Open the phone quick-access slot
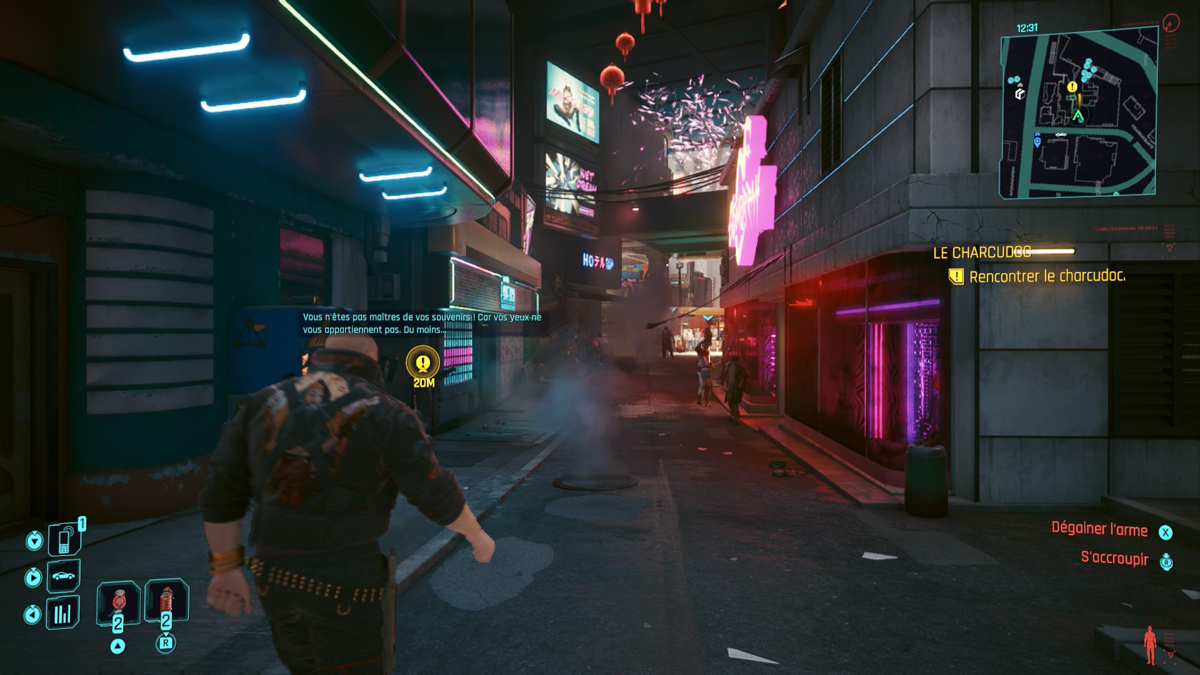This screenshot has width=1200, height=675. click(x=63, y=540)
